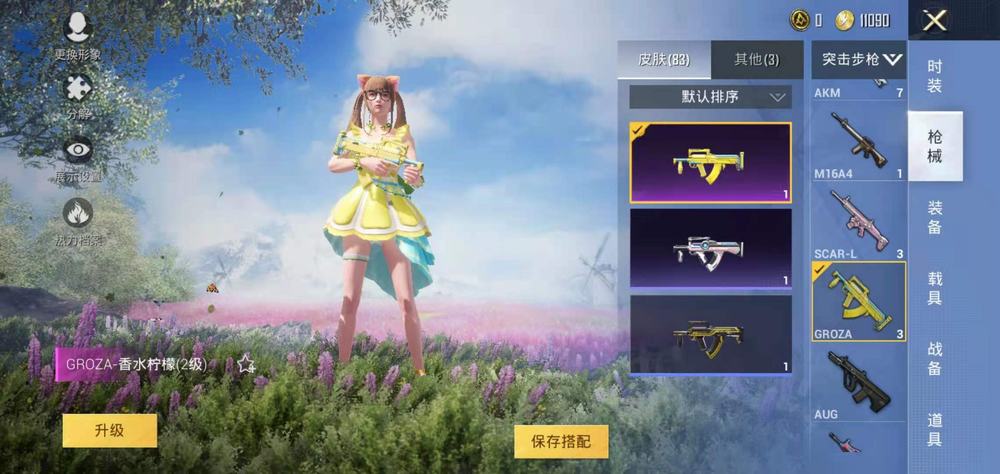
Task: Switch to the 载具 vehicle category
Action: click(x=935, y=288)
